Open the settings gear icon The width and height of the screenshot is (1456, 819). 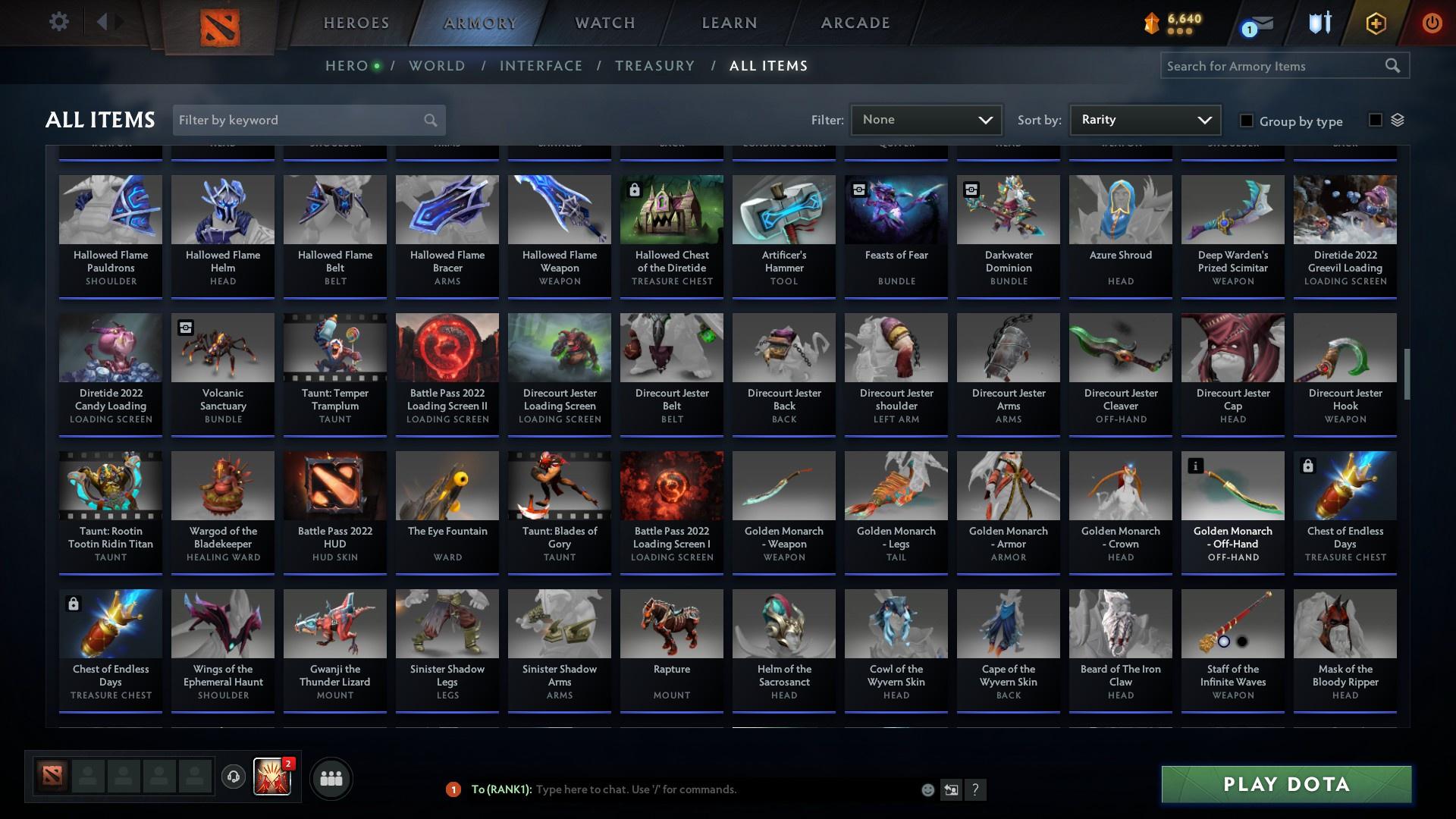coord(59,21)
